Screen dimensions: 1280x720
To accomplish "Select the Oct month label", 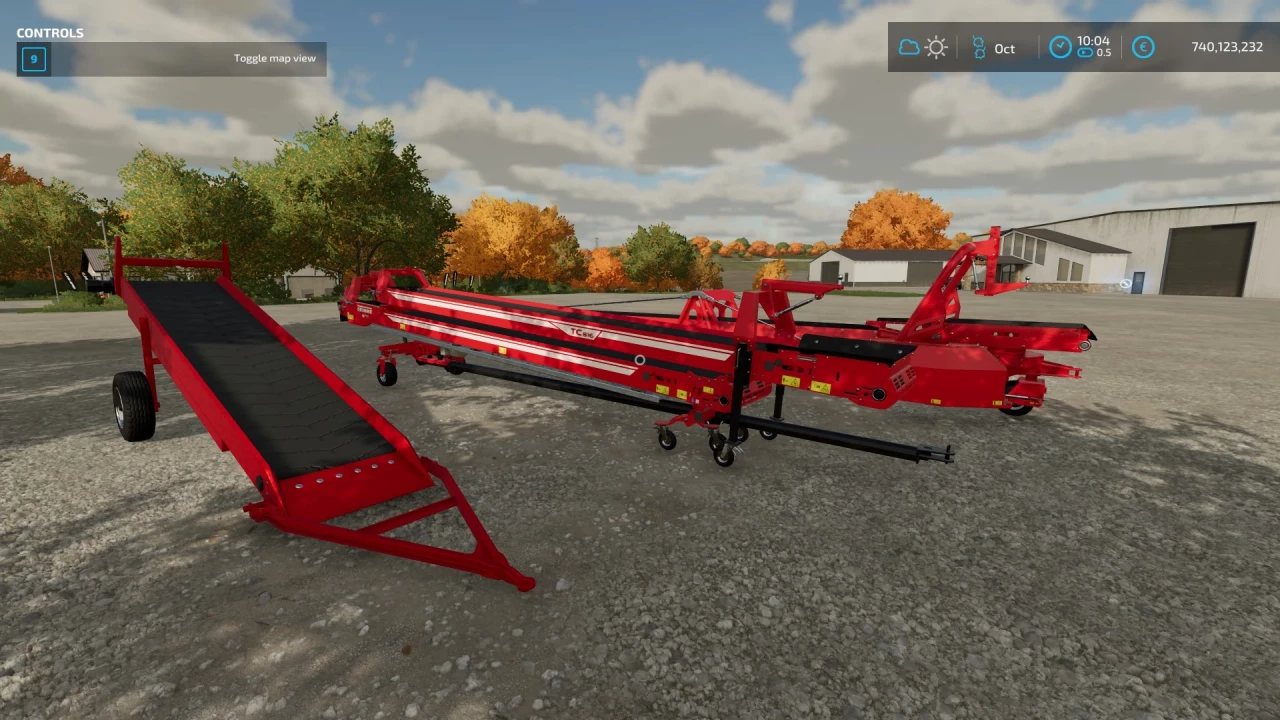I will pyautogui.click(x=1004, y=48).
